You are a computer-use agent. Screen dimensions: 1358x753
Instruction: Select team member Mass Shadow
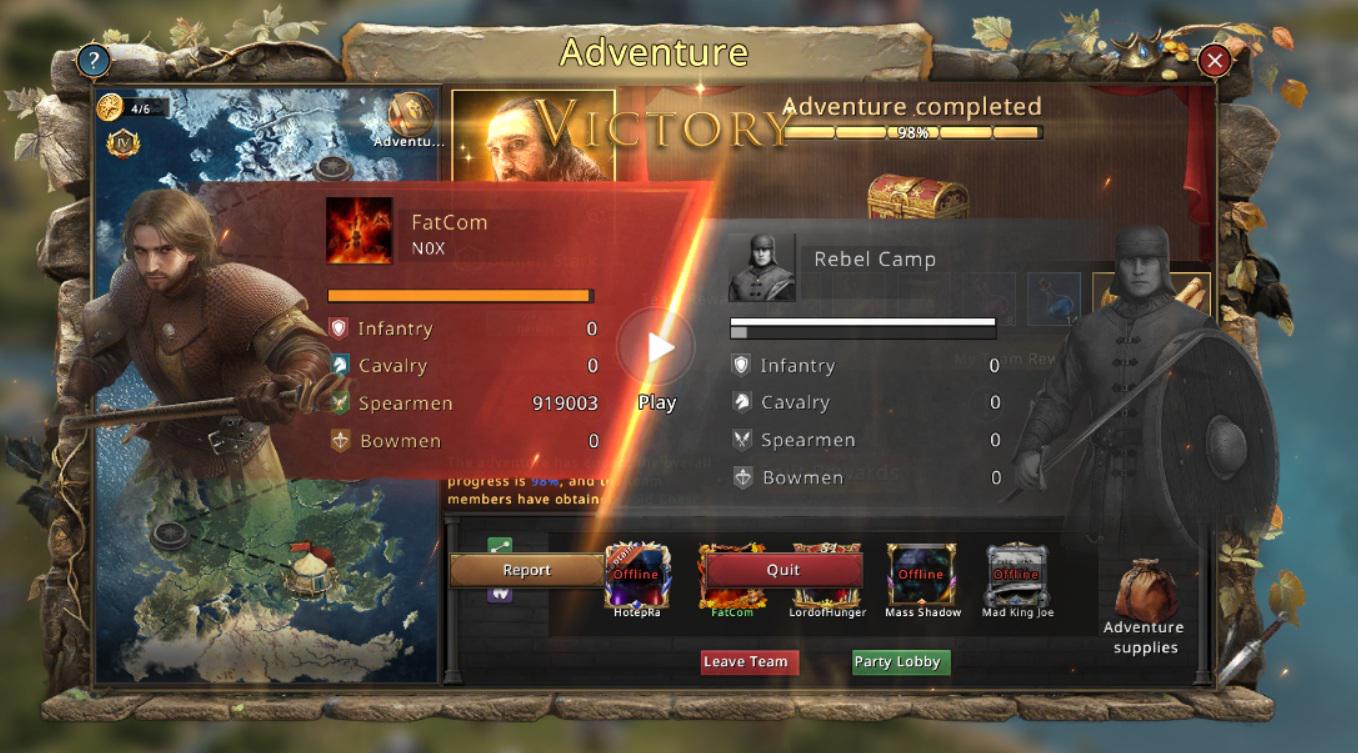(921, 578)
